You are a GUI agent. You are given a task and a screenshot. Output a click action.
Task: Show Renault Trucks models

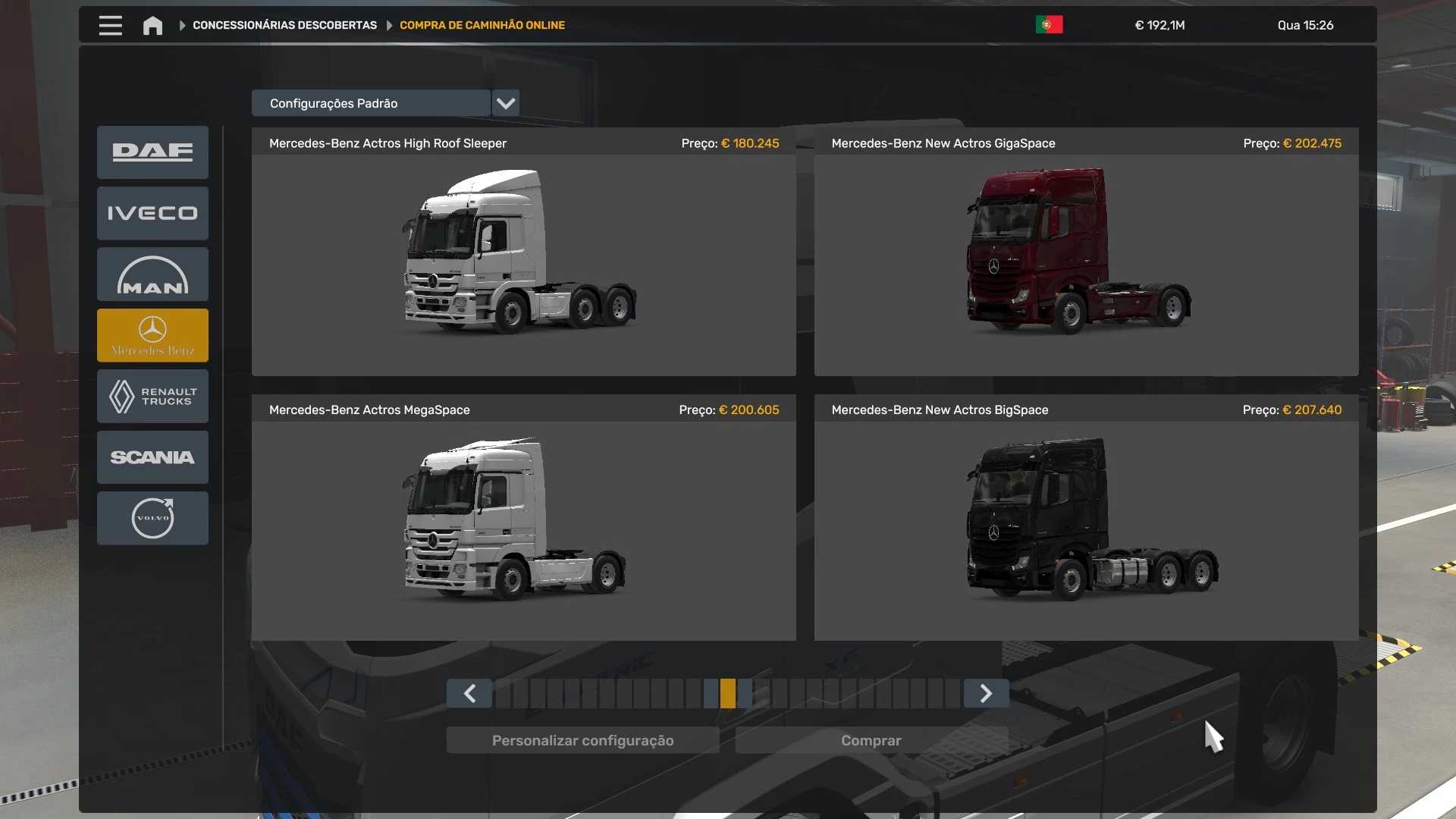[x=152, y=396]
